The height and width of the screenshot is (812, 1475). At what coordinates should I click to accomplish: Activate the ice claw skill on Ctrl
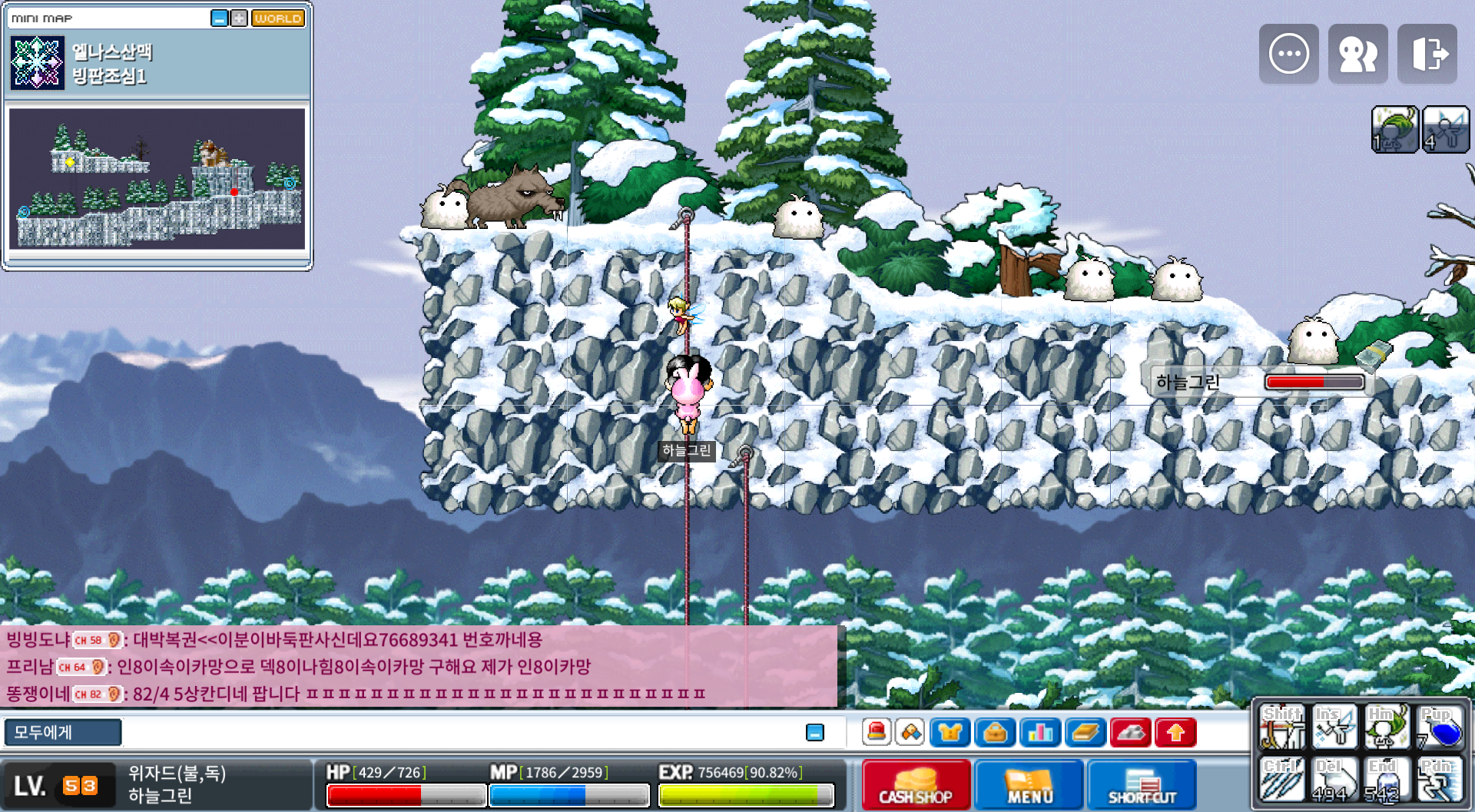pyautogui.click(x=1281, y=780)
